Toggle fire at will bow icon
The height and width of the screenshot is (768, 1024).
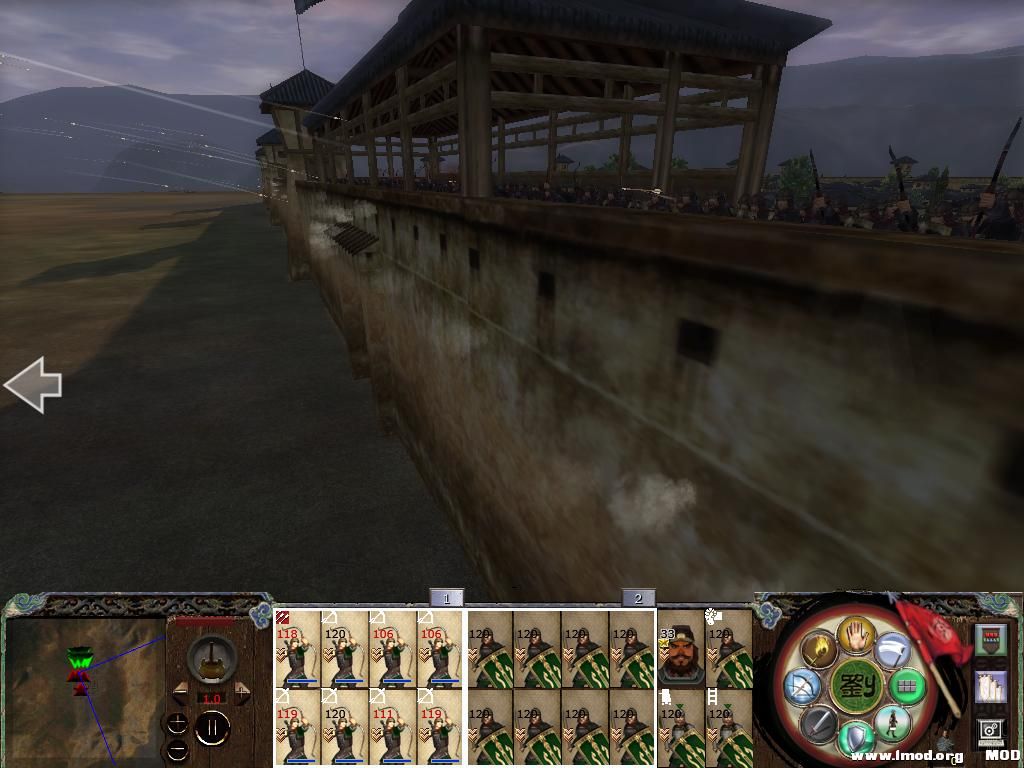point(802,686)
